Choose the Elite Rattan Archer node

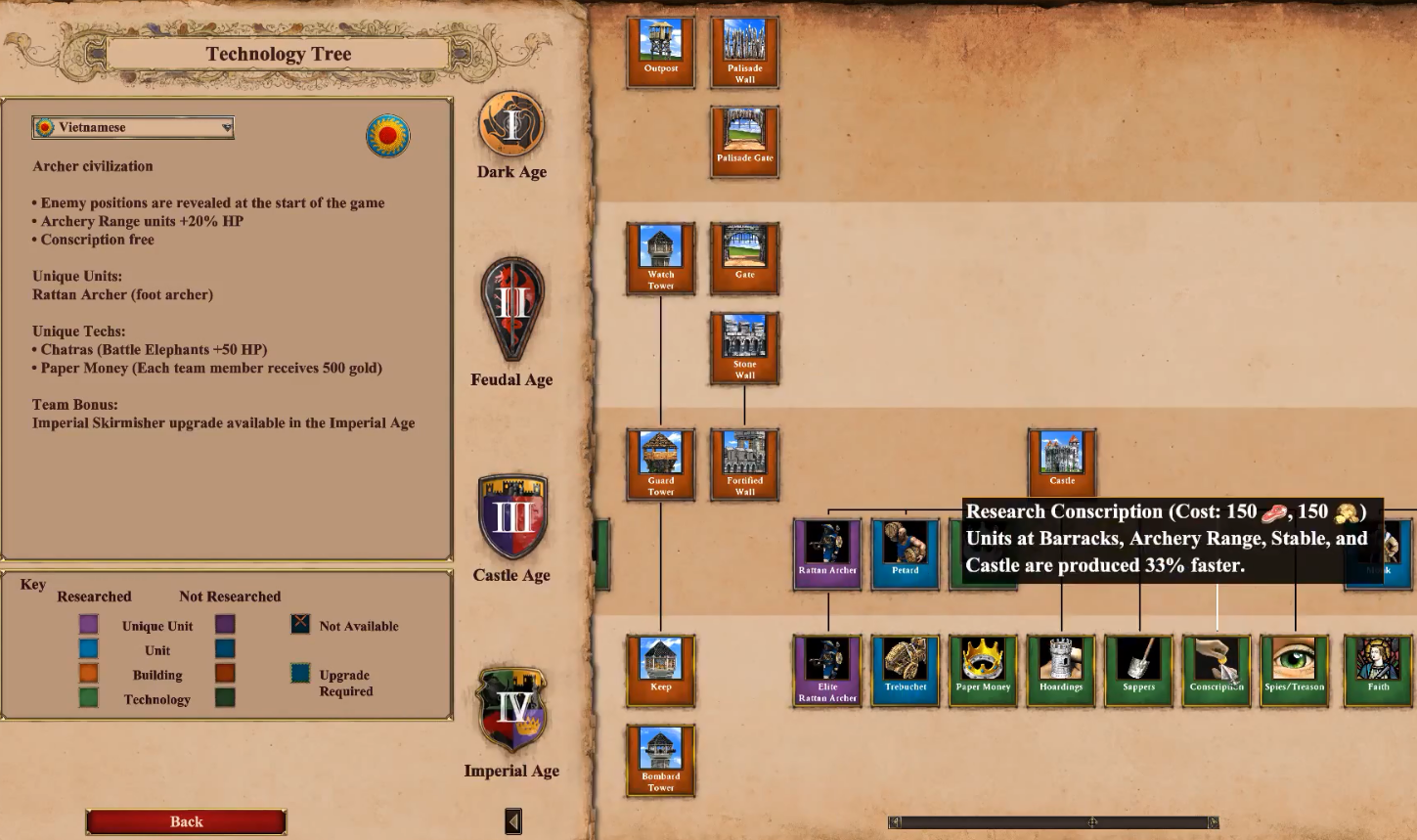pyautogui.click(x=827, y=671)
